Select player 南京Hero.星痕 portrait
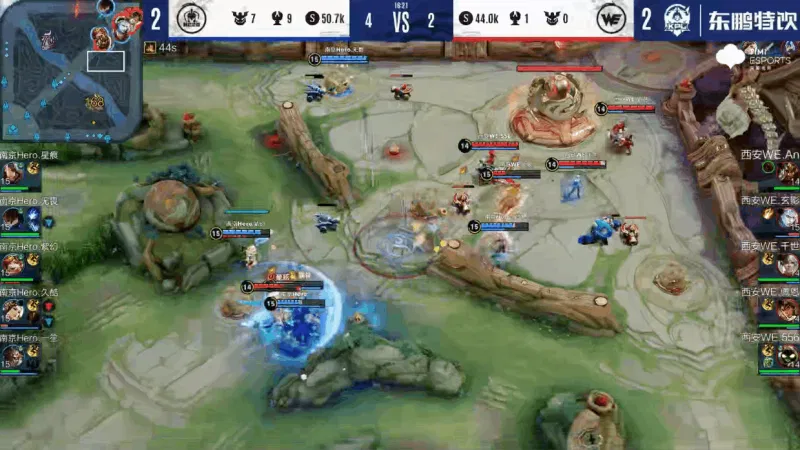 (13, 174)
